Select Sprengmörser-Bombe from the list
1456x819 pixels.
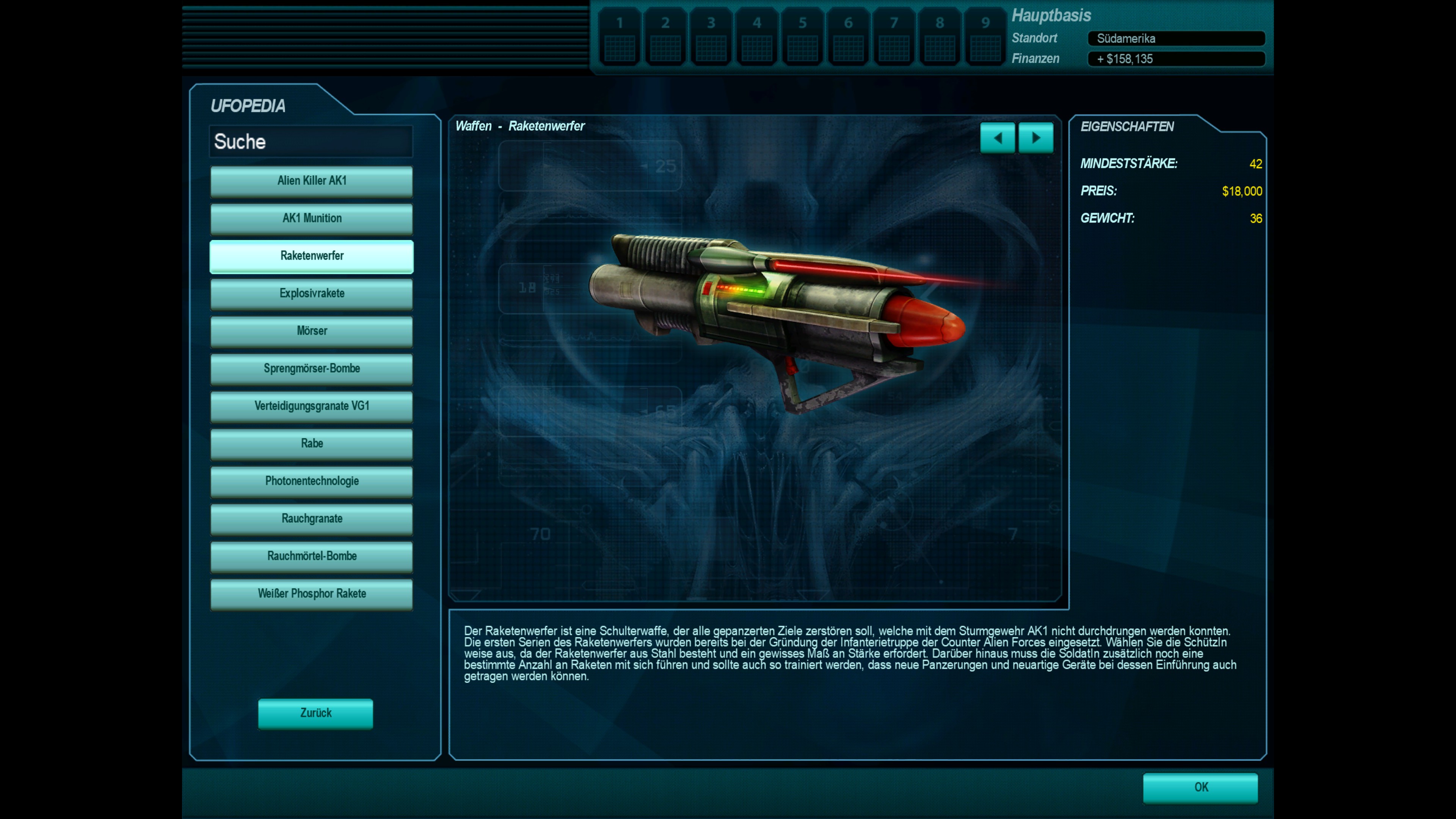(x=311, y=369)
